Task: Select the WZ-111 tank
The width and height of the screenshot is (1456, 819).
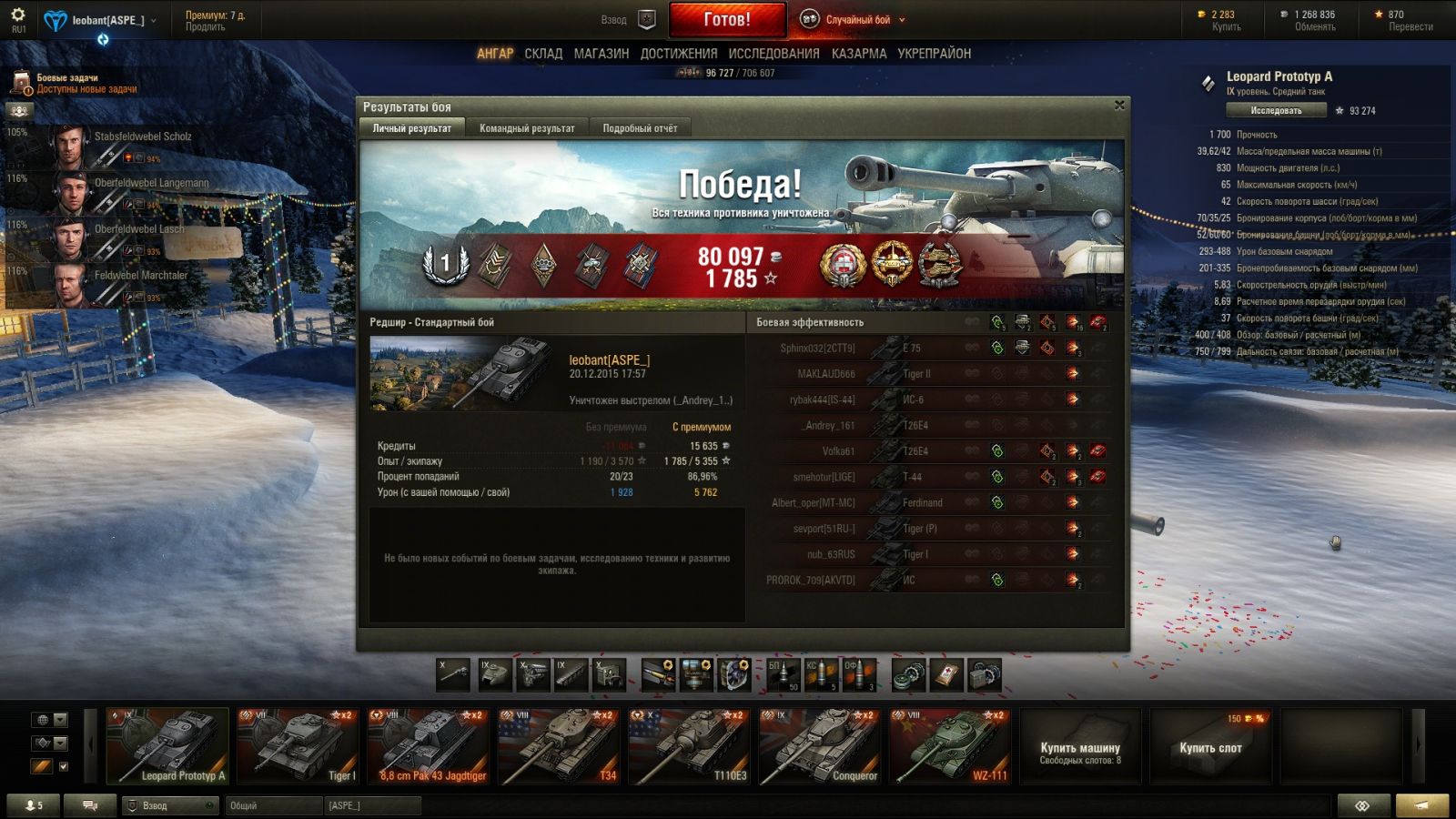Action: coord(950,746)
